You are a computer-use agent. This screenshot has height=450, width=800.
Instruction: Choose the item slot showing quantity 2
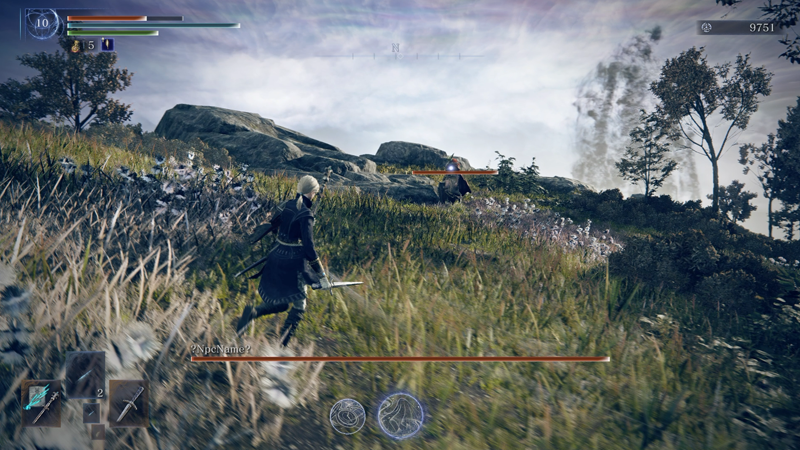[x=86, y=375]
